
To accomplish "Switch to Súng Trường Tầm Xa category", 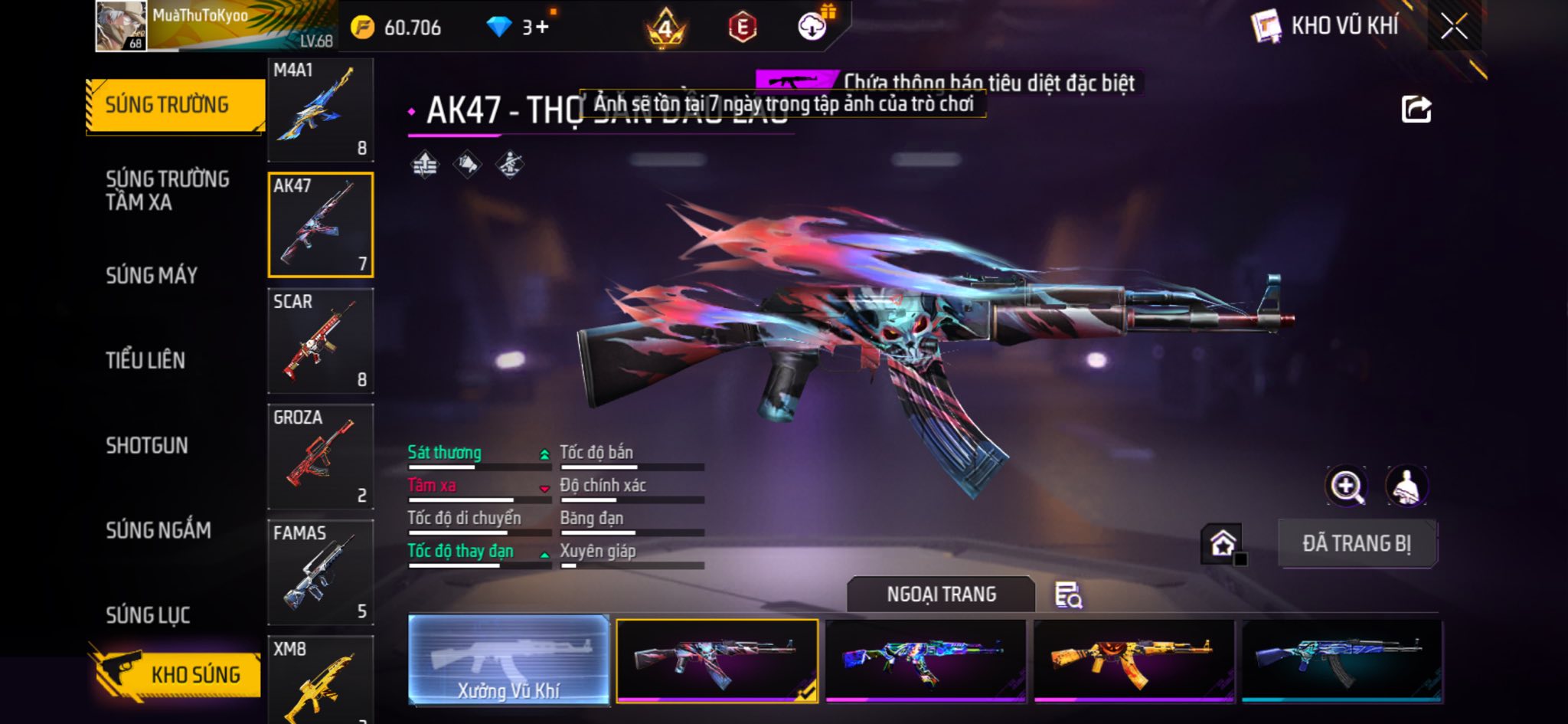I will pos(168,191).
